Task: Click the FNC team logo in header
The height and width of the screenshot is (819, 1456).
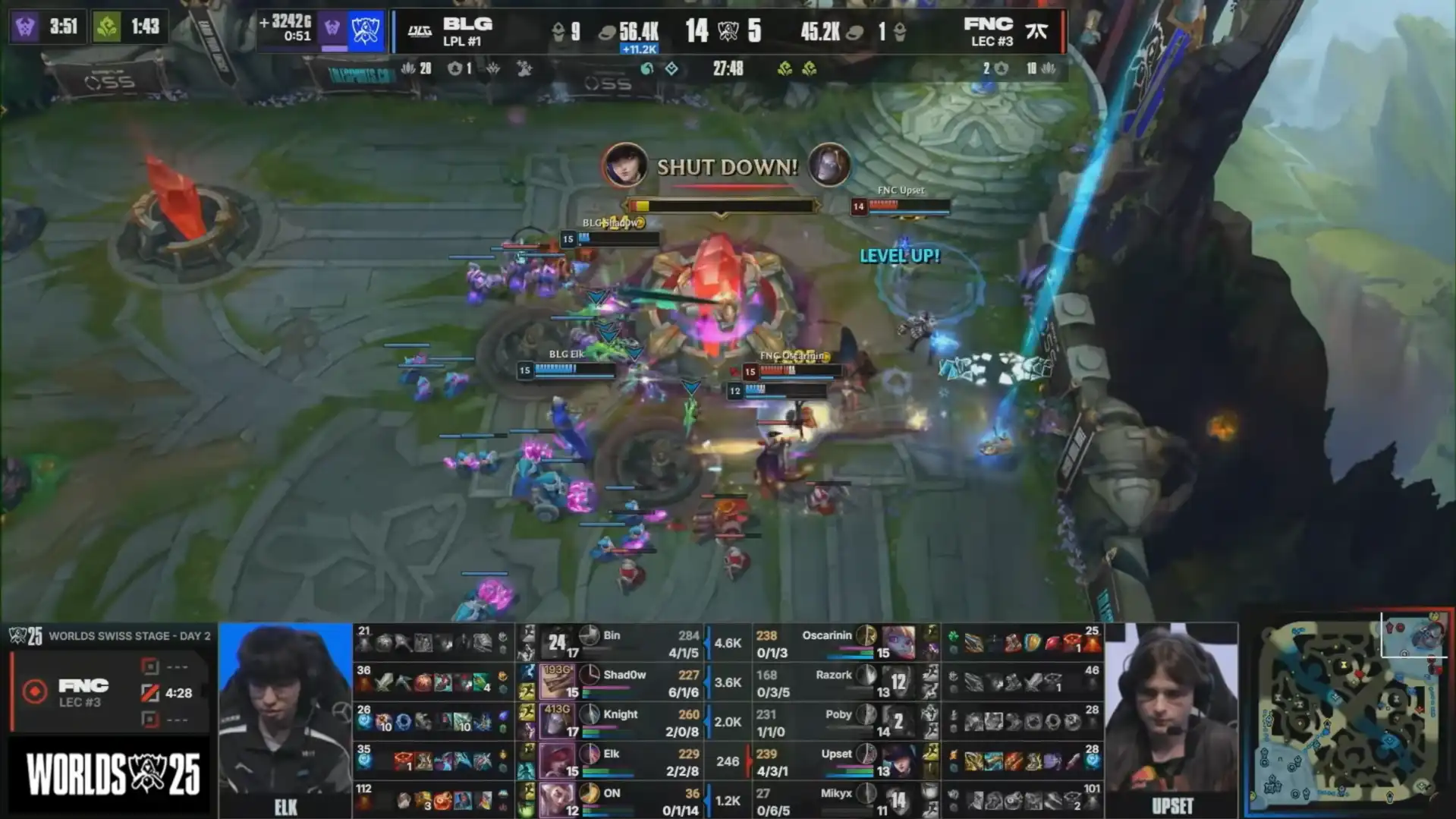Action: tap(1036, 31)
